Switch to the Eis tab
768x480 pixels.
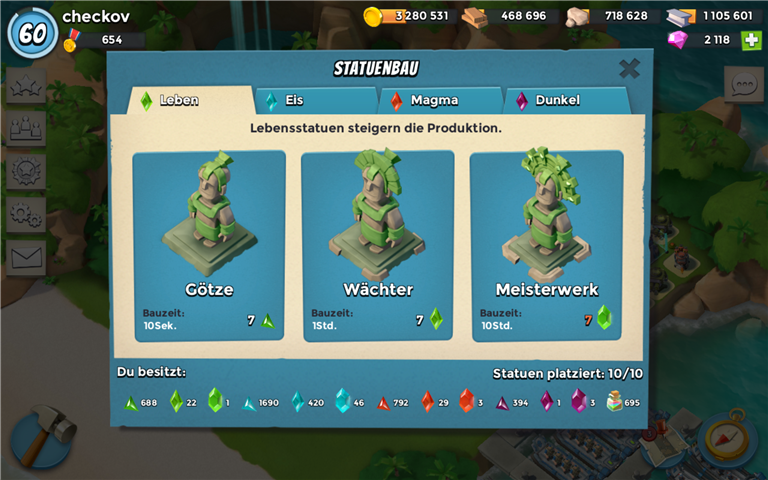click(x=317, y=100)
